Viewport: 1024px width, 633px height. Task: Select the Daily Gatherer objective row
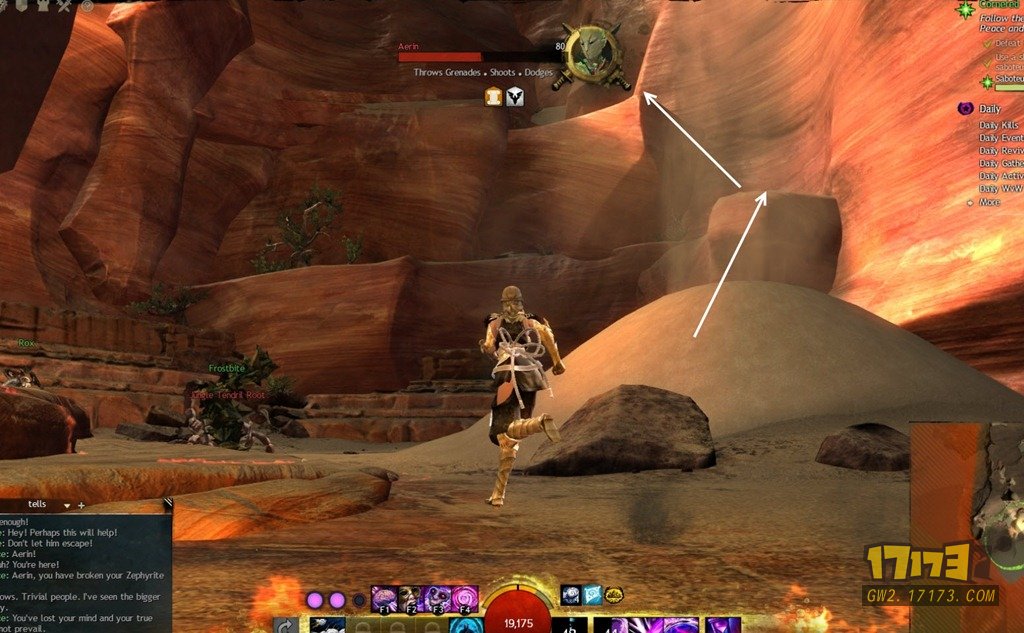pyautogui.click(x=1001, y=163)
